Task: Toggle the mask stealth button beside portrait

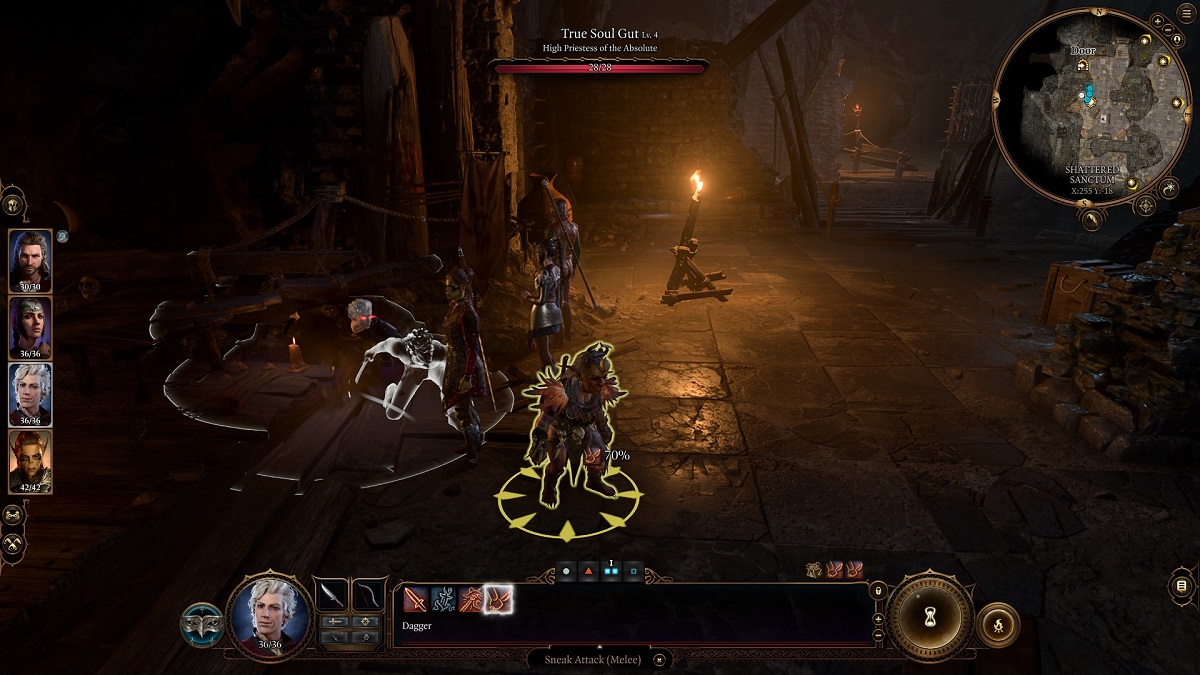Action: coord(202,623)
